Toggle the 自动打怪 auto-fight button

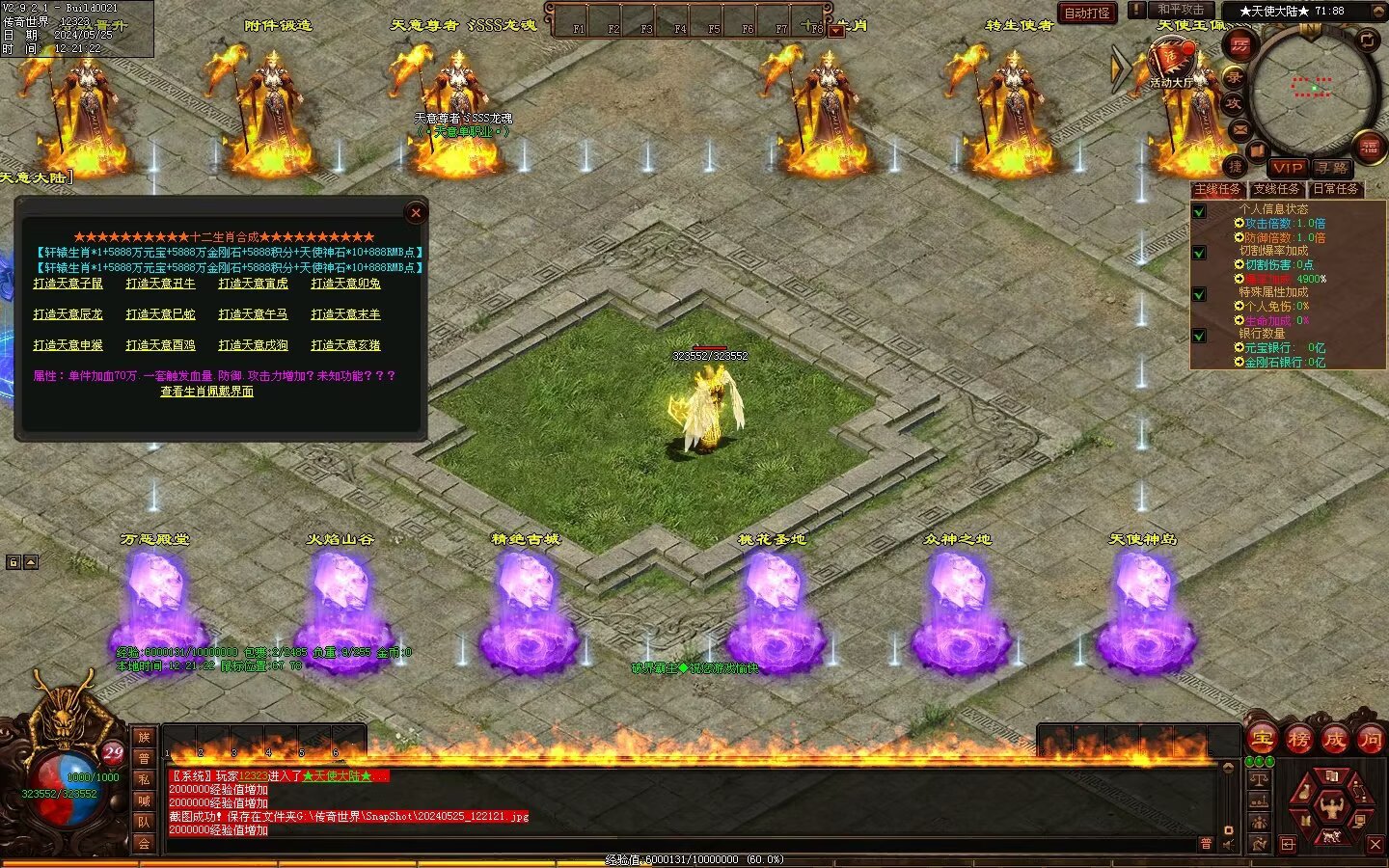pos(1087,13)
